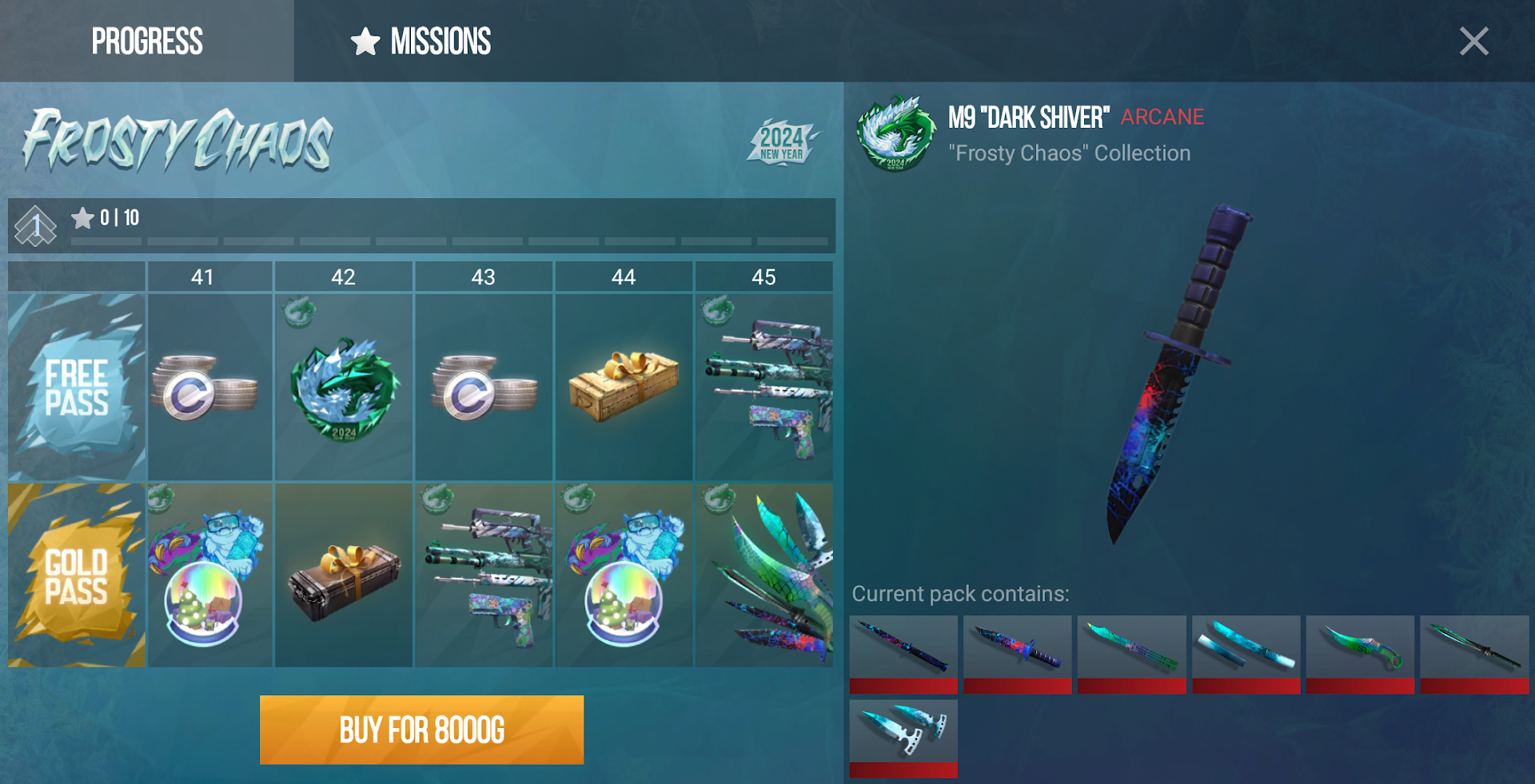Open the golden gift crate reward at tier 44
Screen dimensions: 1535x784
tap(624, 386)
